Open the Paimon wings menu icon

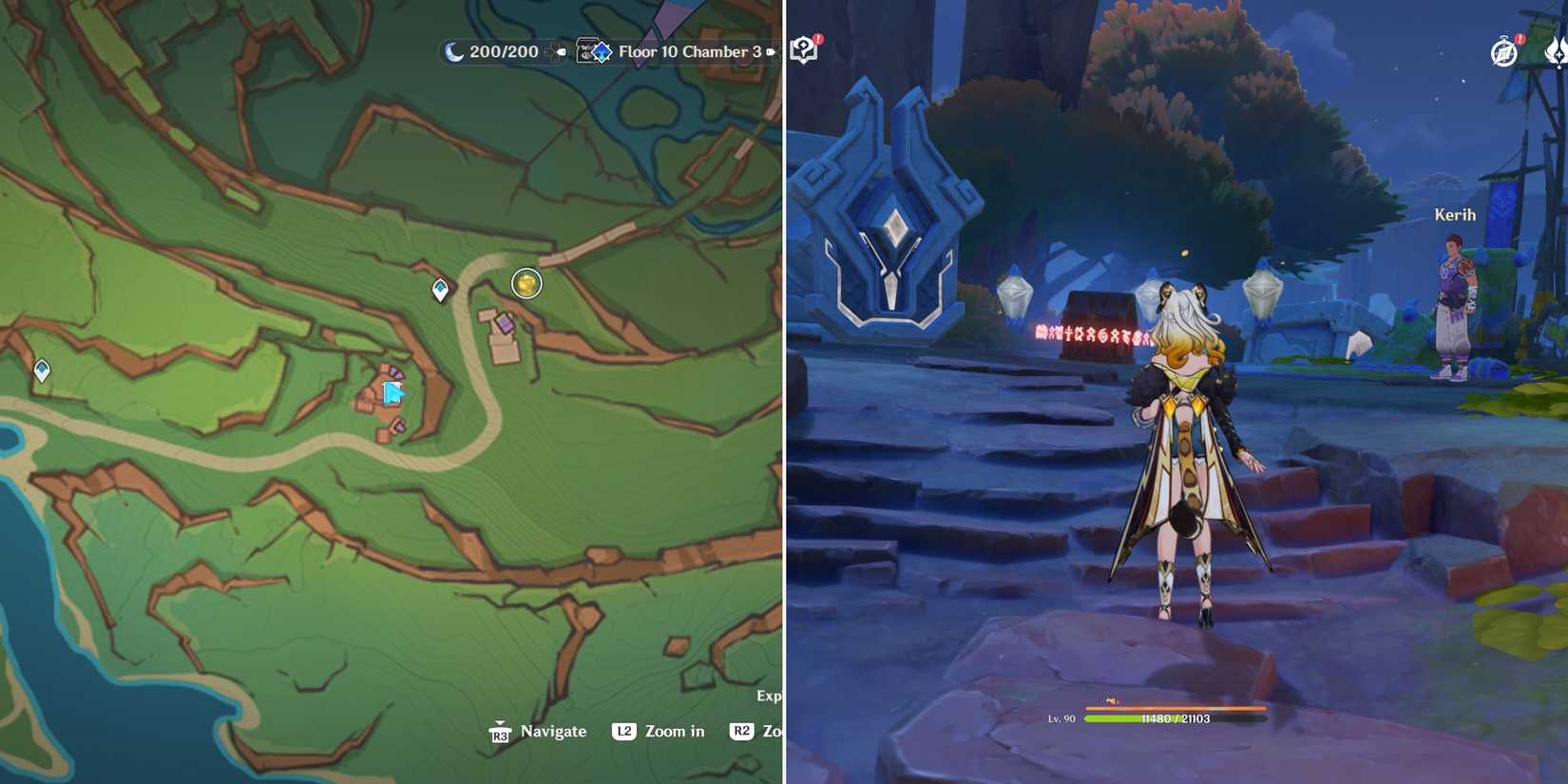click(x=1558, y=55)
